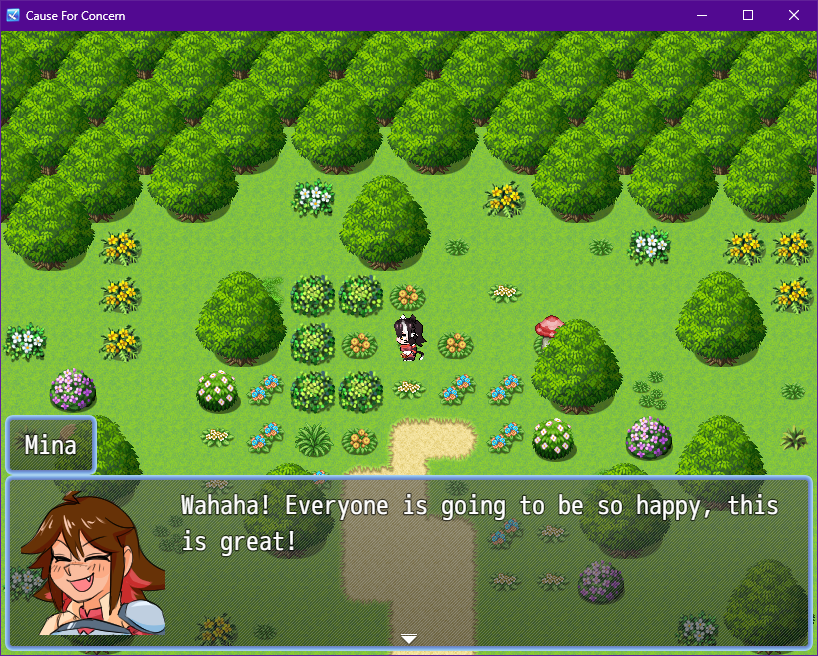Minimize the game window
Screen dimensions: 818x656
(x=702, y=16)
